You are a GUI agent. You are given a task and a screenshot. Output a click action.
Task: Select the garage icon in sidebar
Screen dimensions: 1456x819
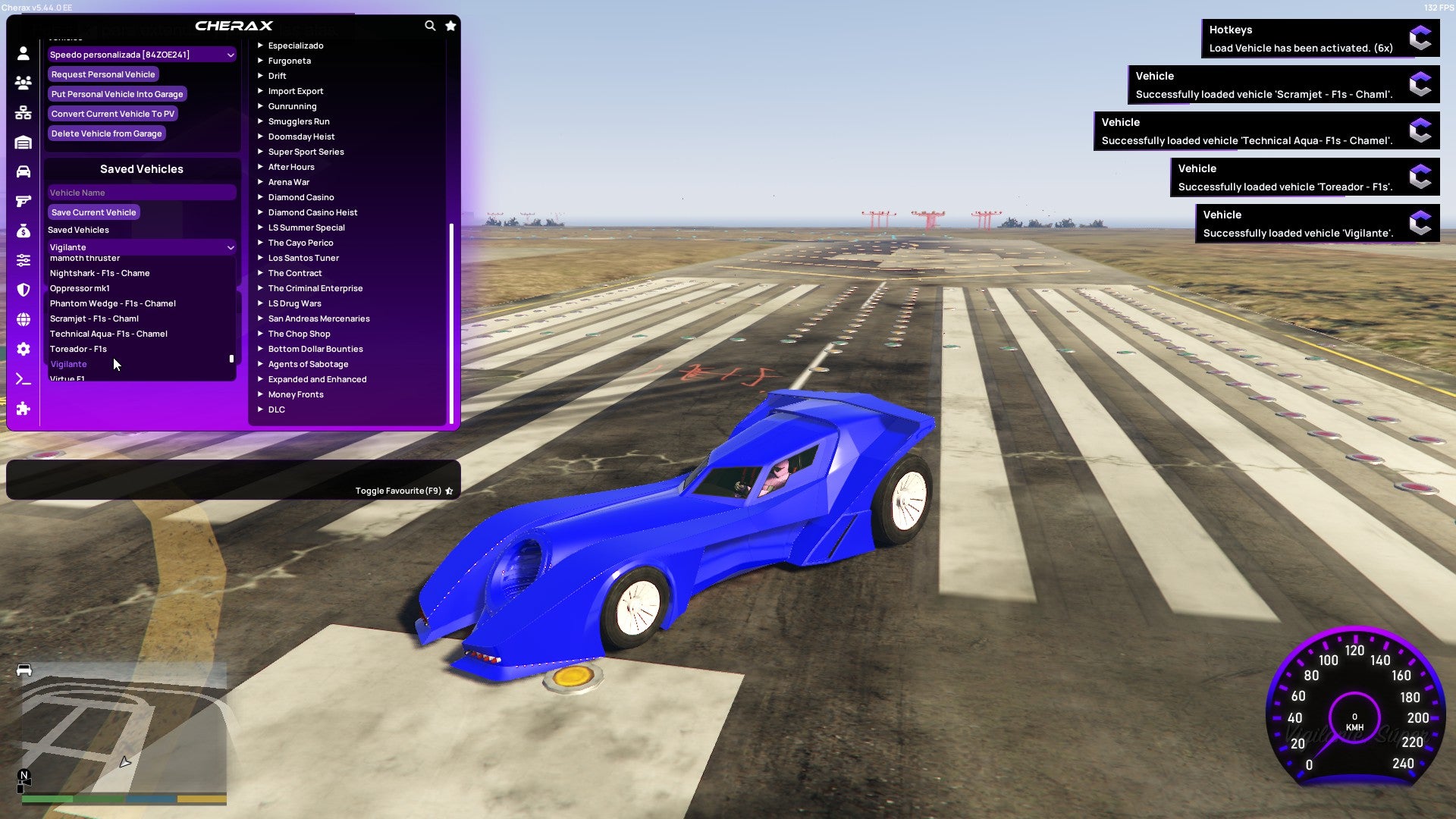click(x=23, y=141)
